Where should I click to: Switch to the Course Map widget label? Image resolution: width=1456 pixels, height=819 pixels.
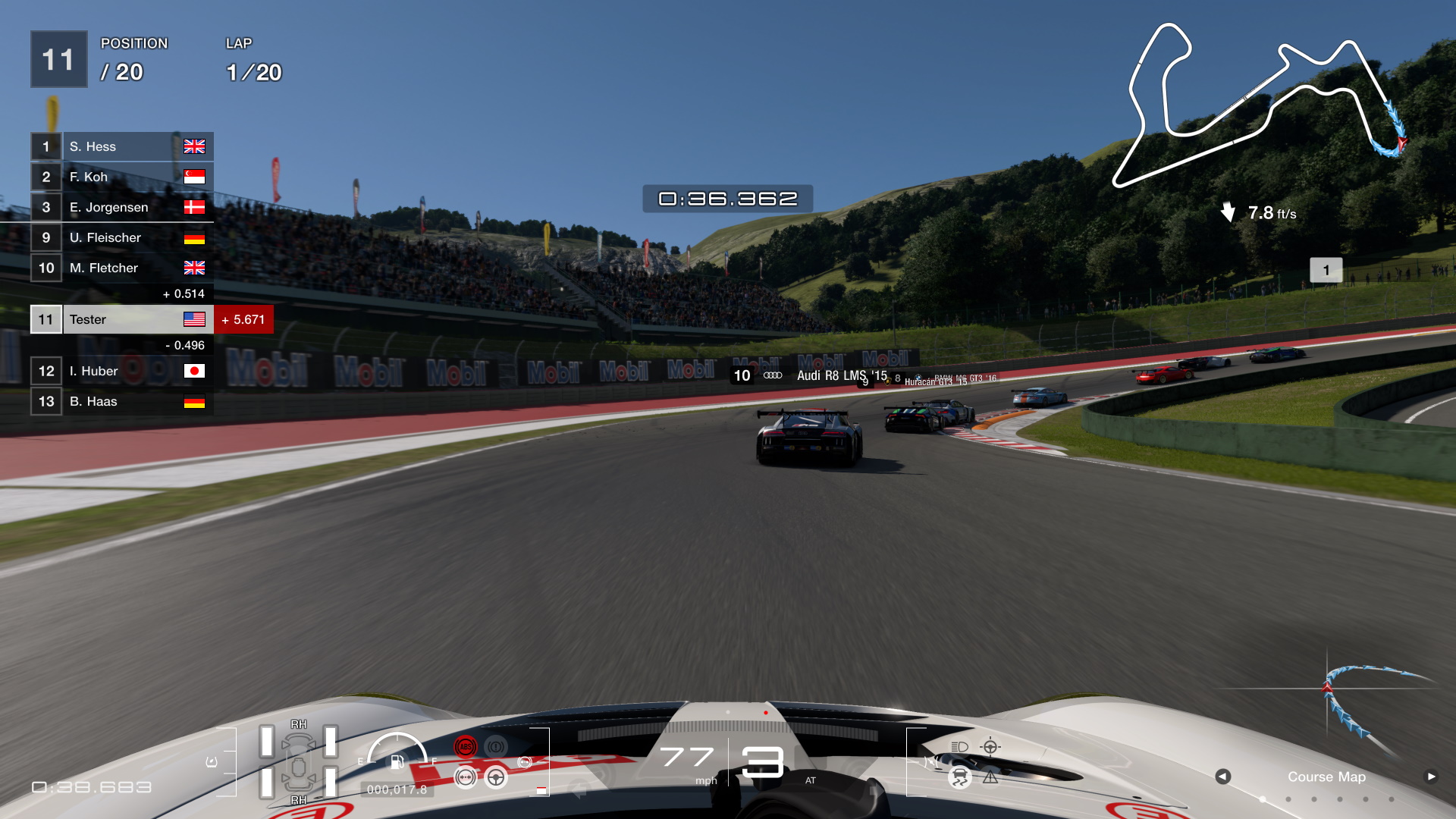(x=1326, y=777)
